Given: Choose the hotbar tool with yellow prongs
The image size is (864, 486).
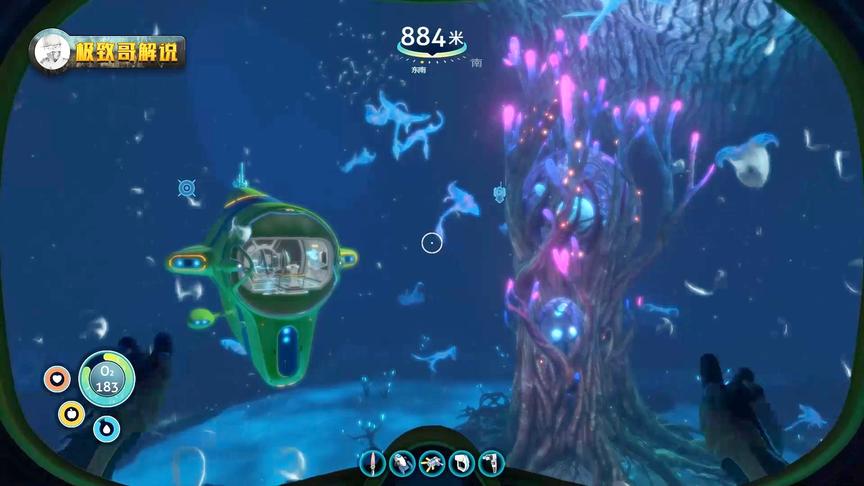Looking at the screenshot, I should coord(432,464).
